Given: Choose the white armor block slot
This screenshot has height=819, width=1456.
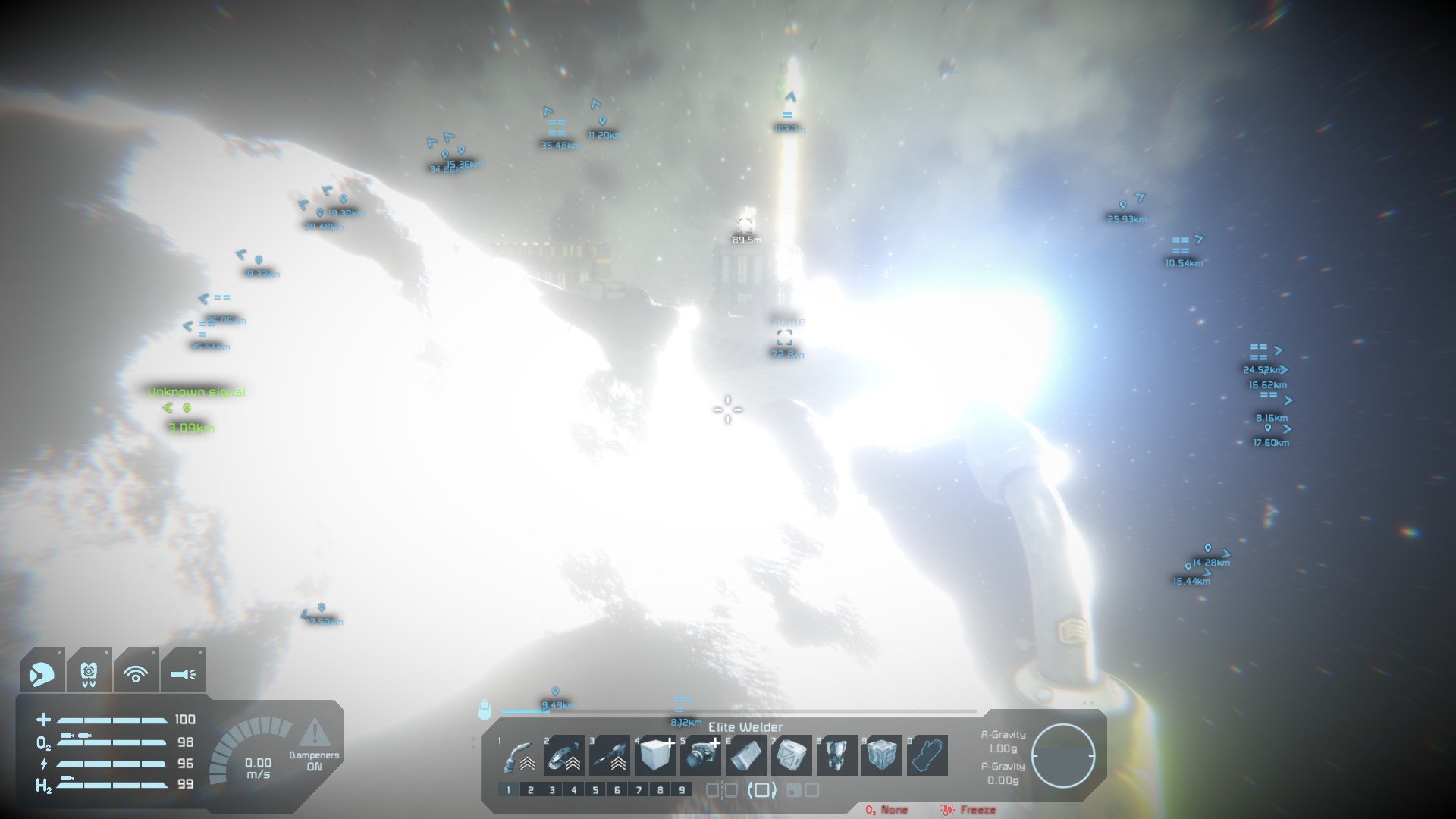Looking at the screenshot, I should pyautogui.click(x=655, y=755).
